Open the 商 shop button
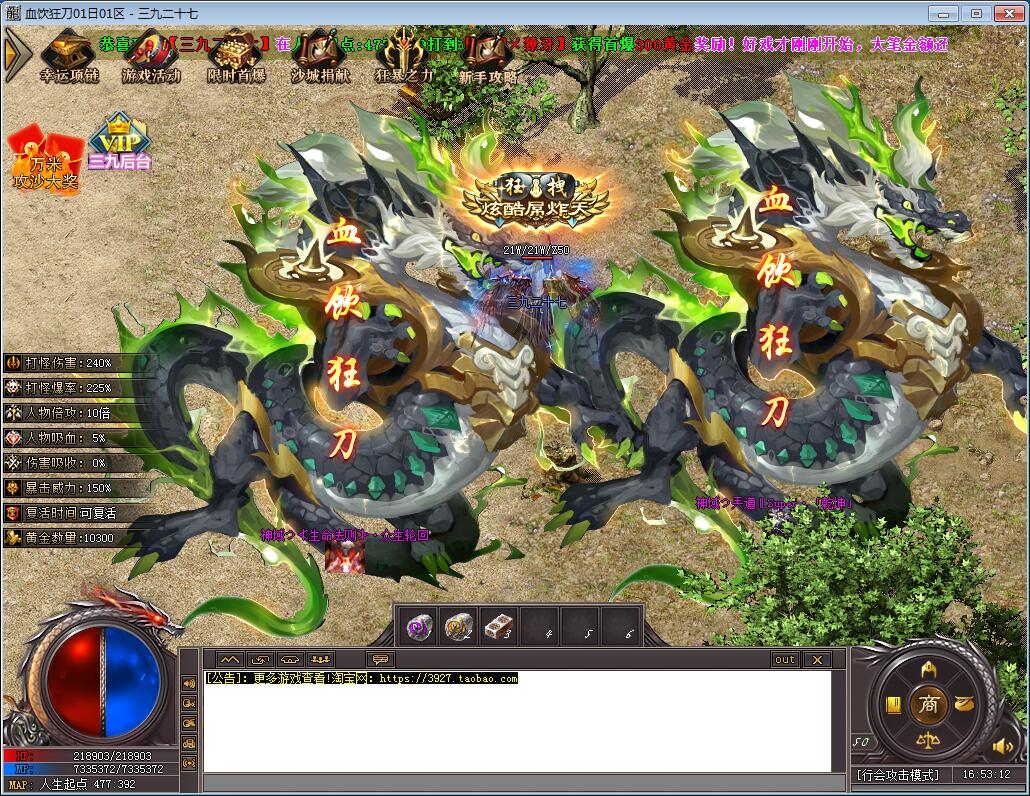The image size is (1030, 796). tap(929, 705)
